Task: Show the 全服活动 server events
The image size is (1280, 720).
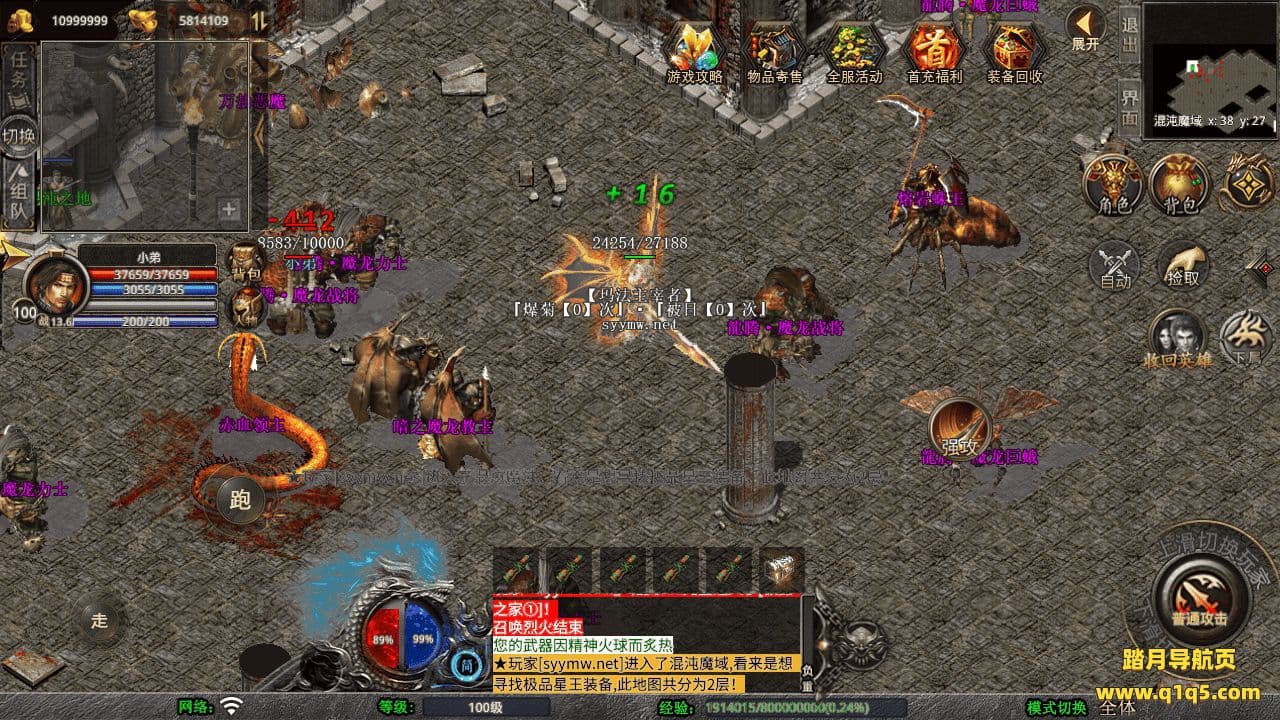Action: (x=855, y=50)
